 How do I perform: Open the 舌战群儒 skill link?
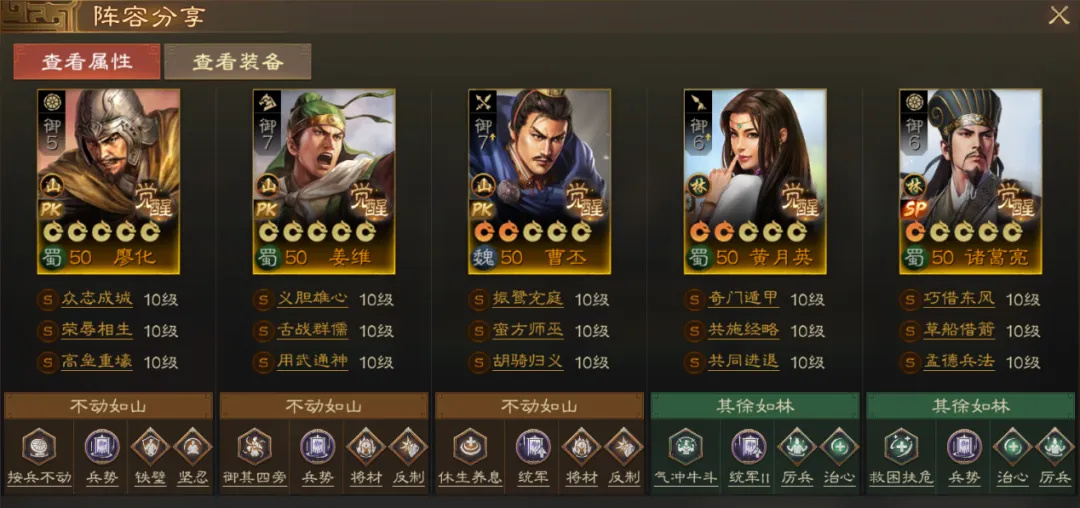312,330
